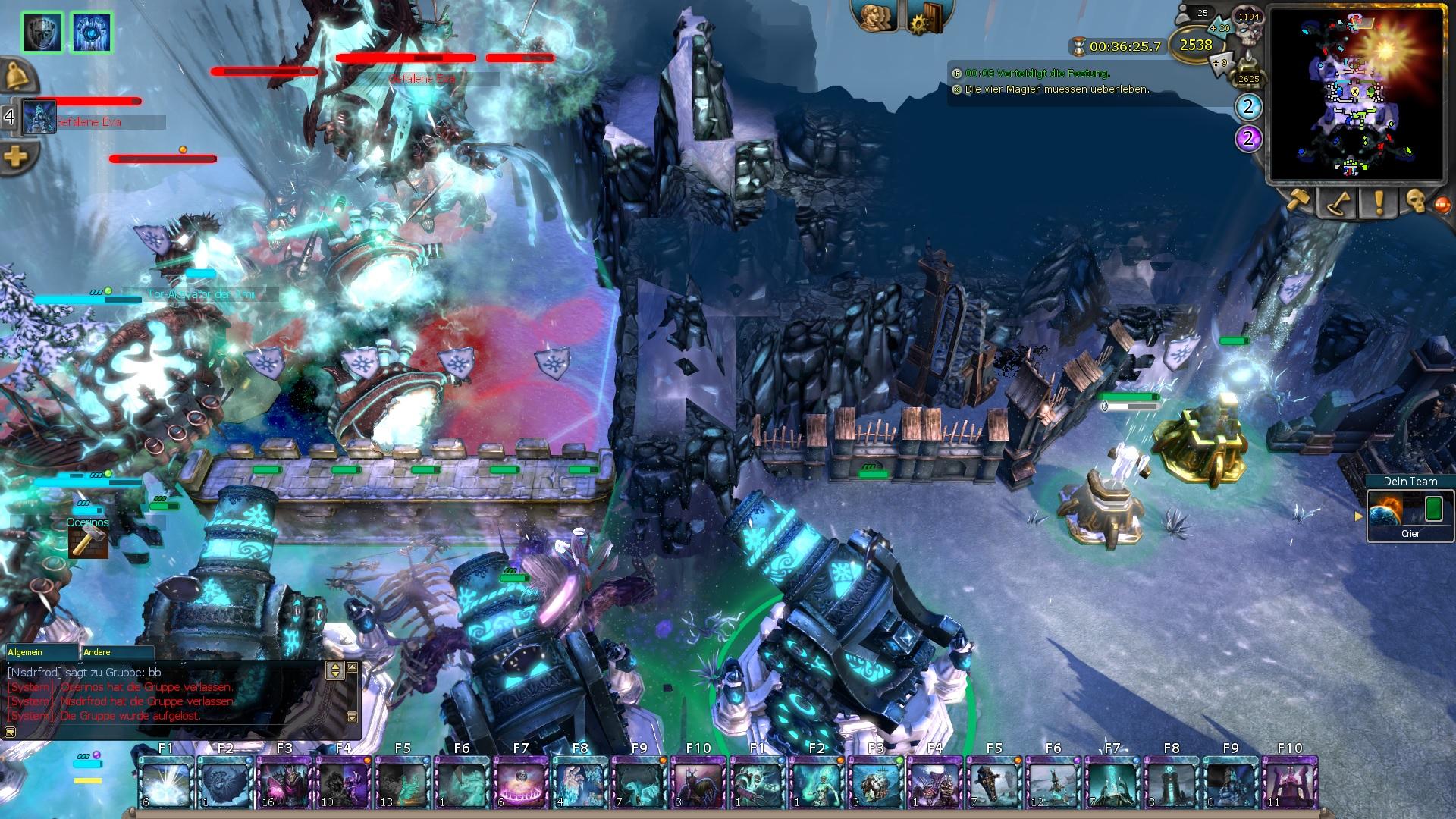Switch to the Allgemein chat tab
The image size is (1456, 819).
click(x=42, y=652)
